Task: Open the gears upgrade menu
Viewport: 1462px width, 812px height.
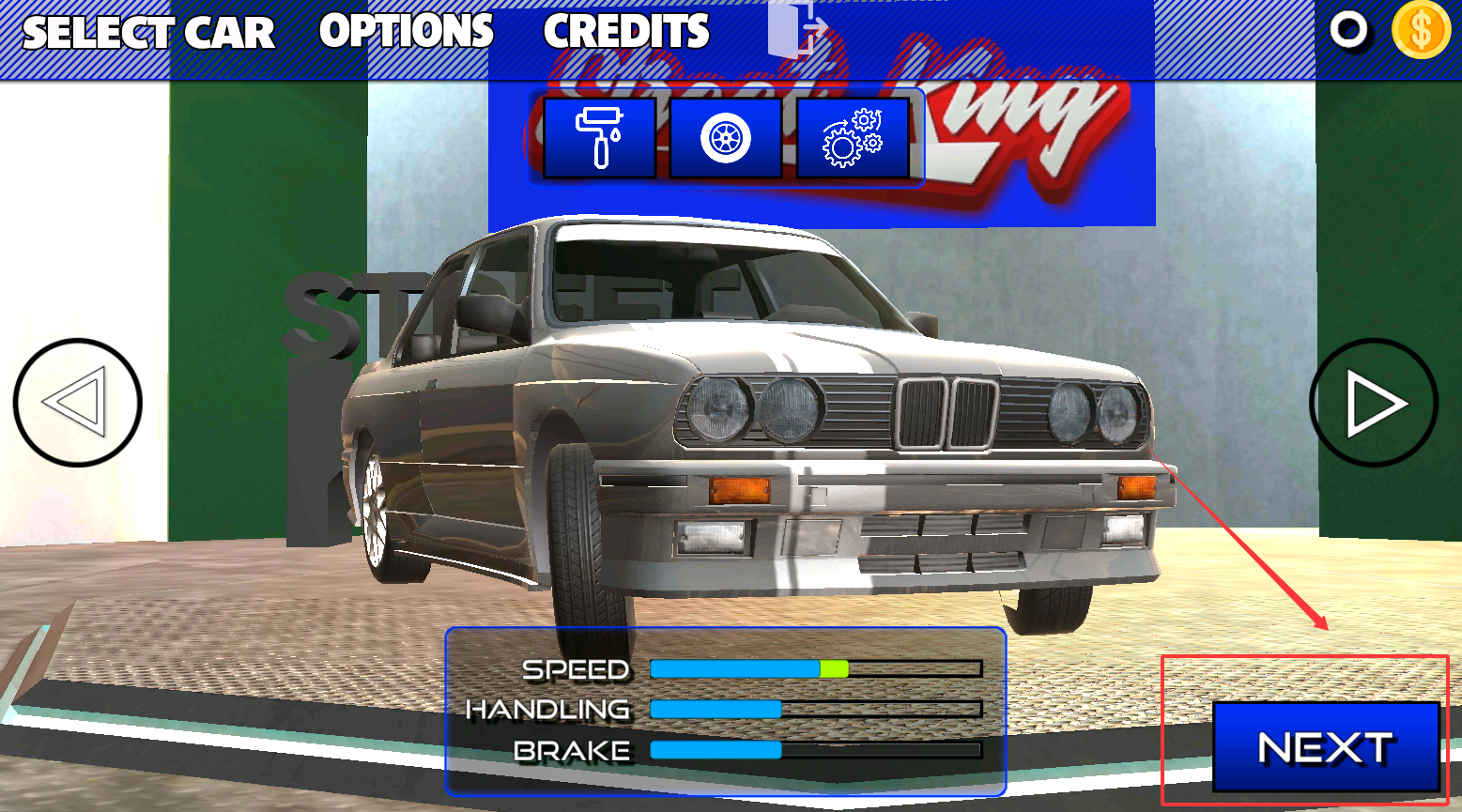Action: click(x=852, y=138)
